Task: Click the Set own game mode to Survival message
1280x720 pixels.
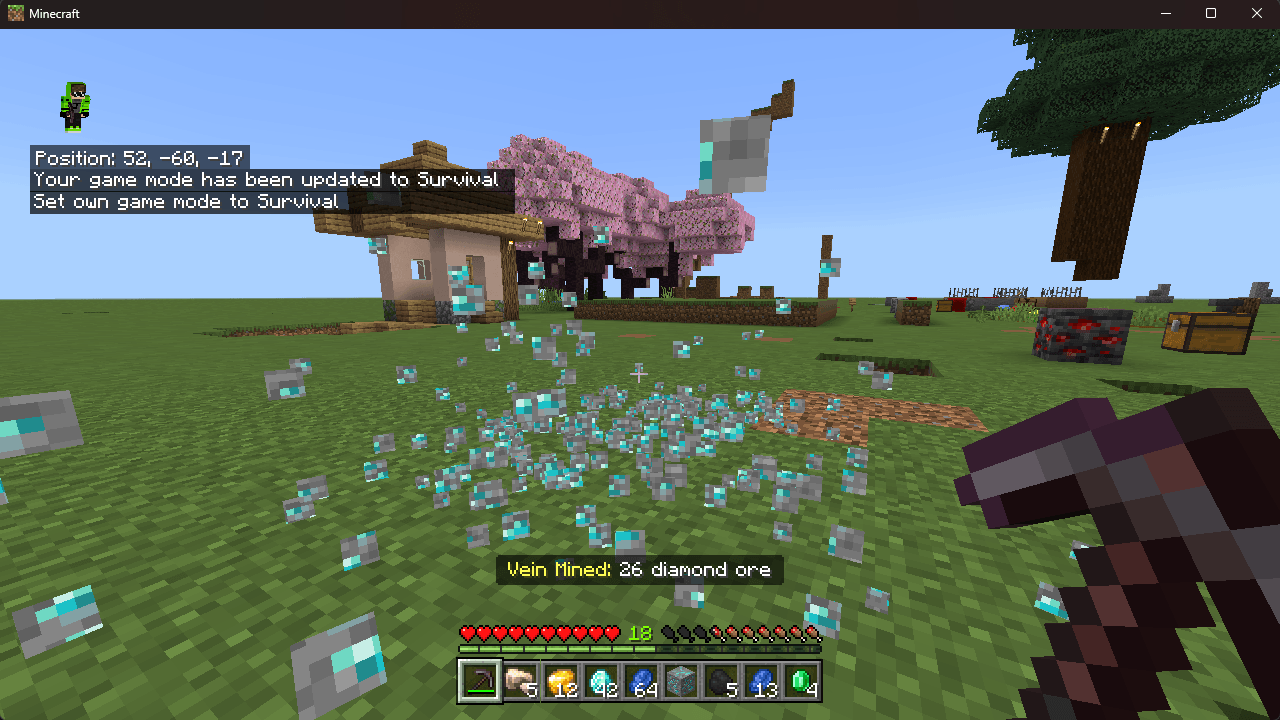Action: pyautogui.click(x=185, y=200)
